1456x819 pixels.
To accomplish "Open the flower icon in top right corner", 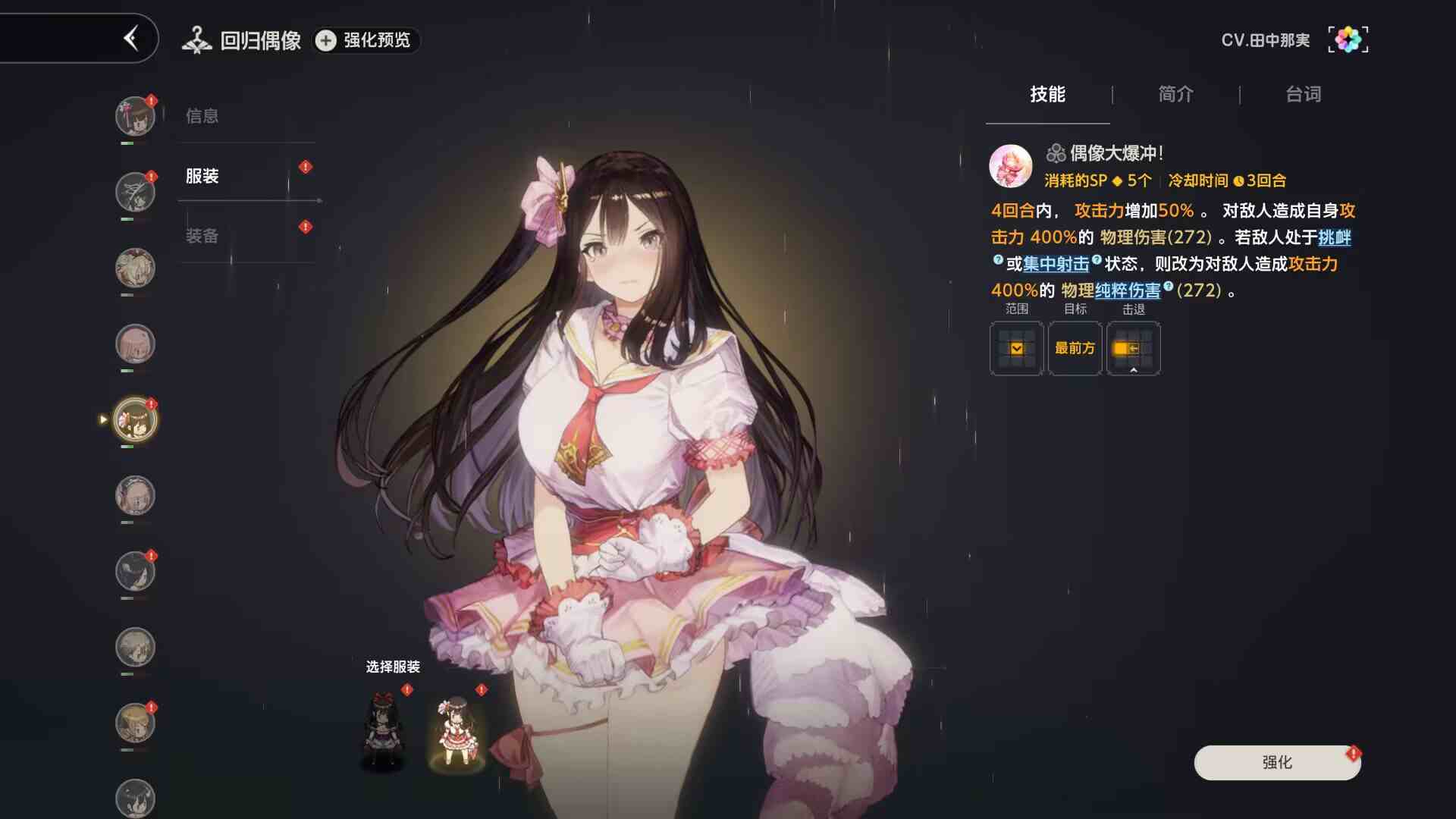I will 1348,38.
